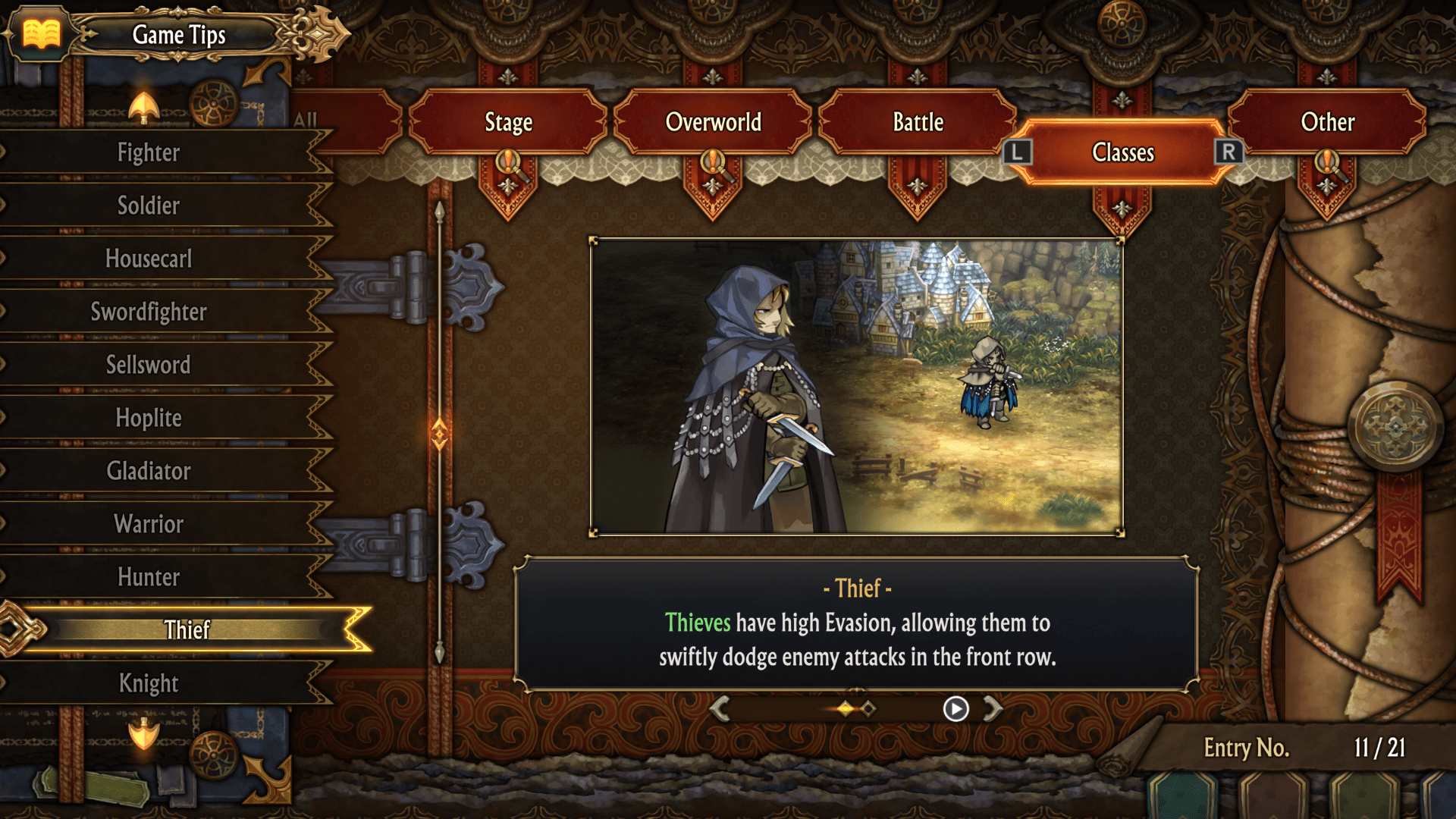1456x819 pixels.
Task: Pick the Sellsword class tip
Action: [x=149, y=365]
